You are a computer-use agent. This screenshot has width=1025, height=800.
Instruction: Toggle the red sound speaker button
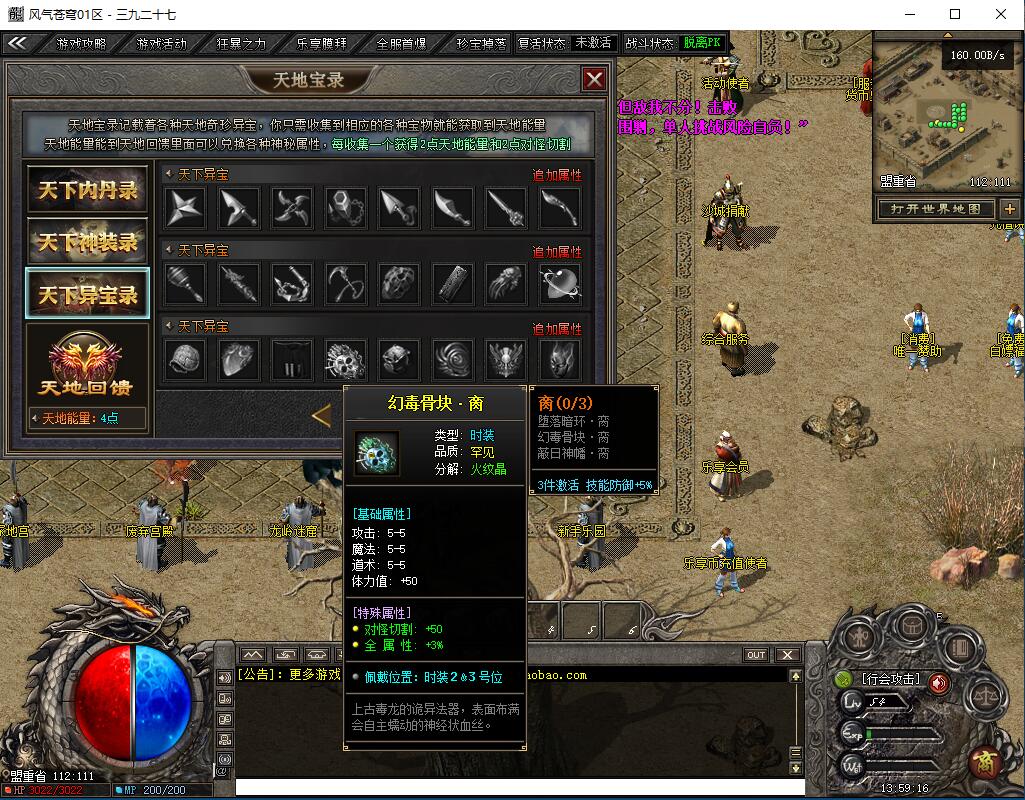tap(938, 682)
